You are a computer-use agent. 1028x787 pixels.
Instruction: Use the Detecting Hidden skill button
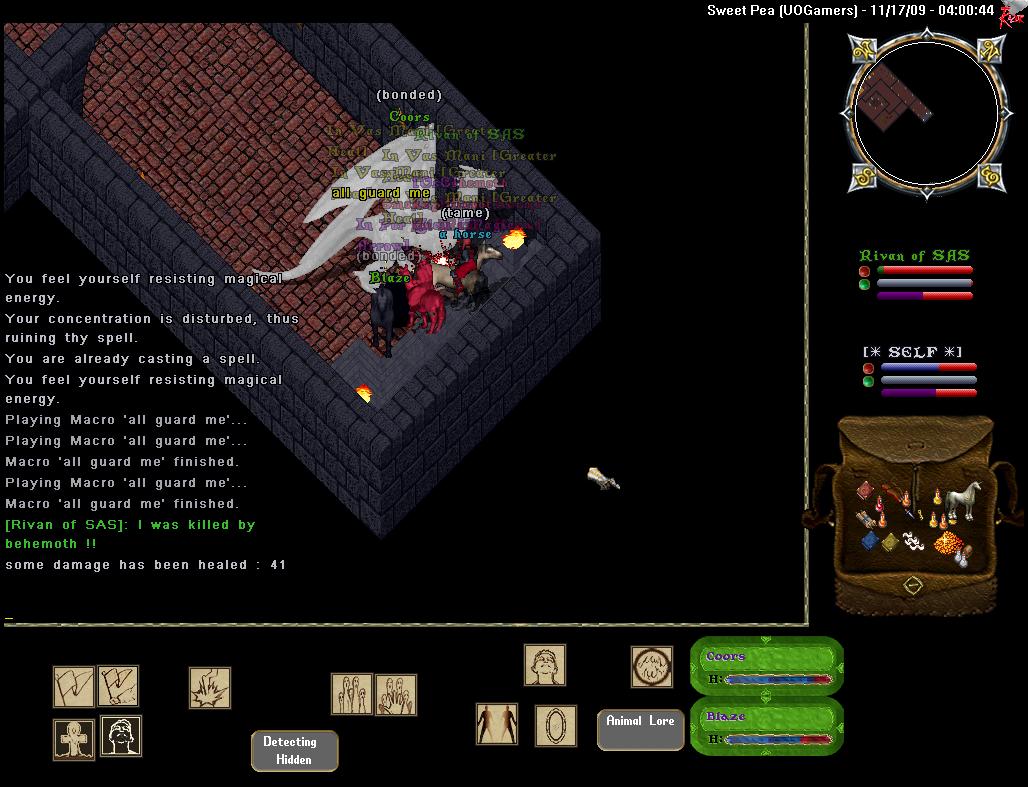294,751
